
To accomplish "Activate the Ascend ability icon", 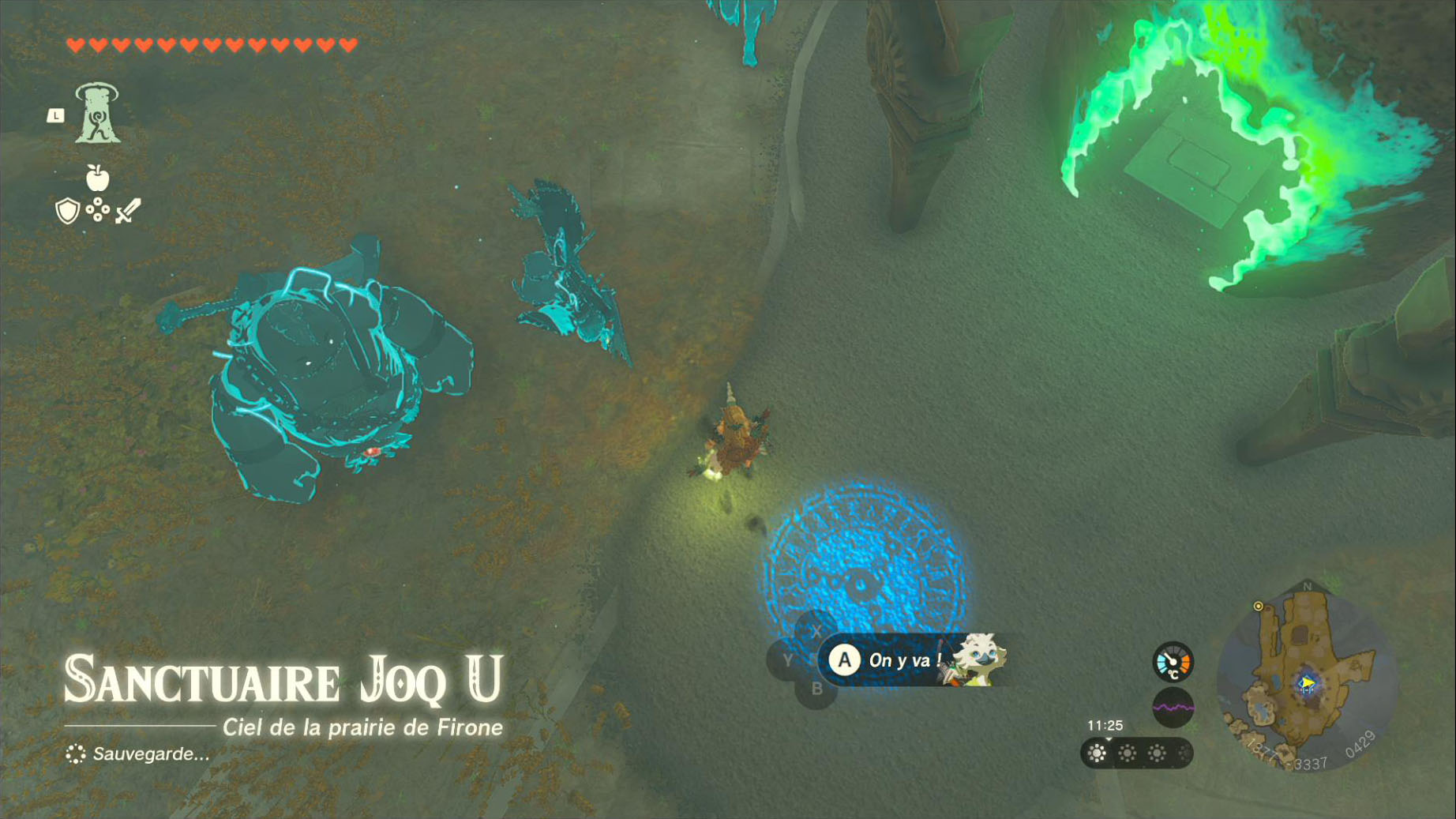I will 97,115.
